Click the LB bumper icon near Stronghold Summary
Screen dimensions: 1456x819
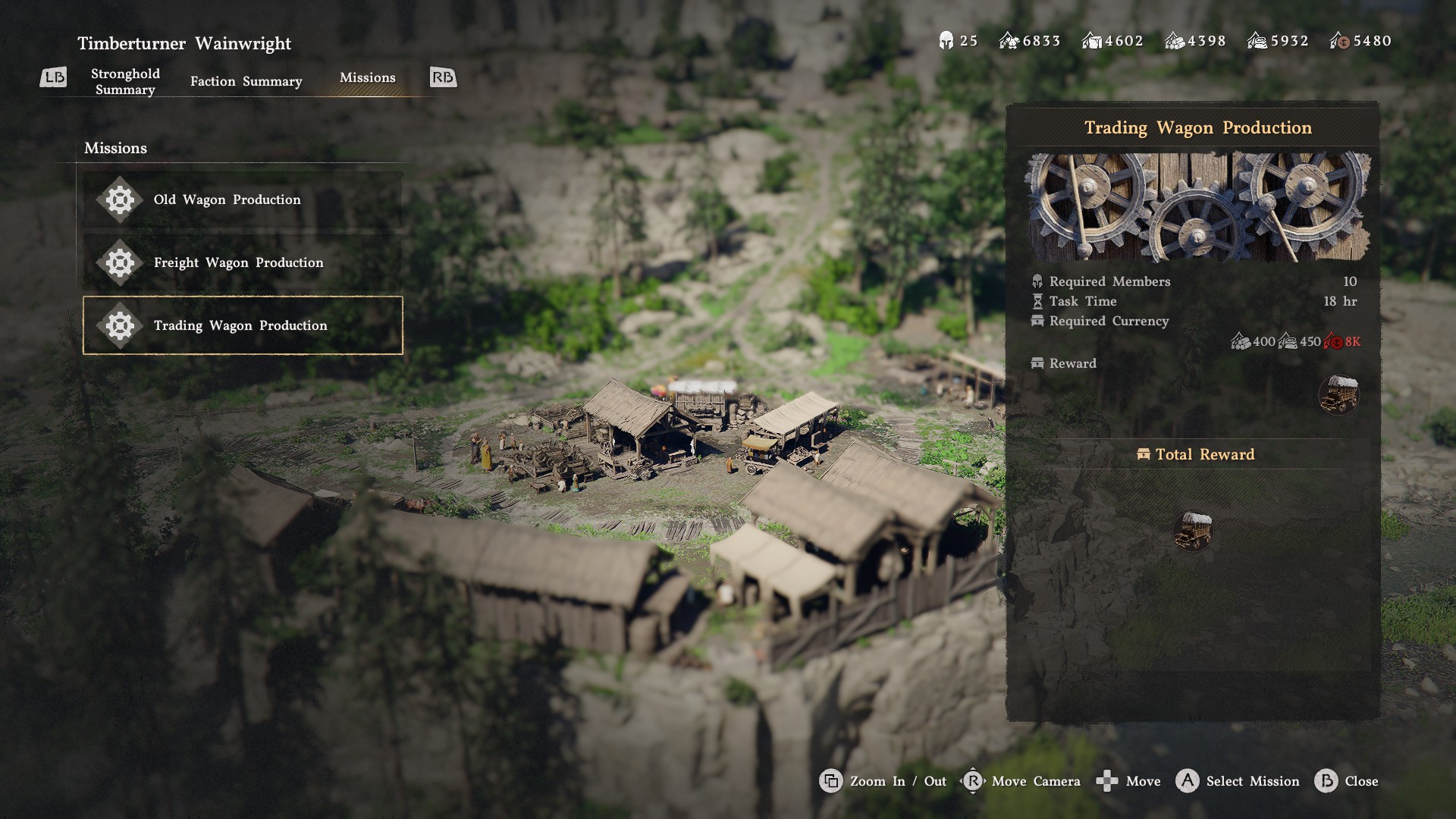(x=53, y=77)
